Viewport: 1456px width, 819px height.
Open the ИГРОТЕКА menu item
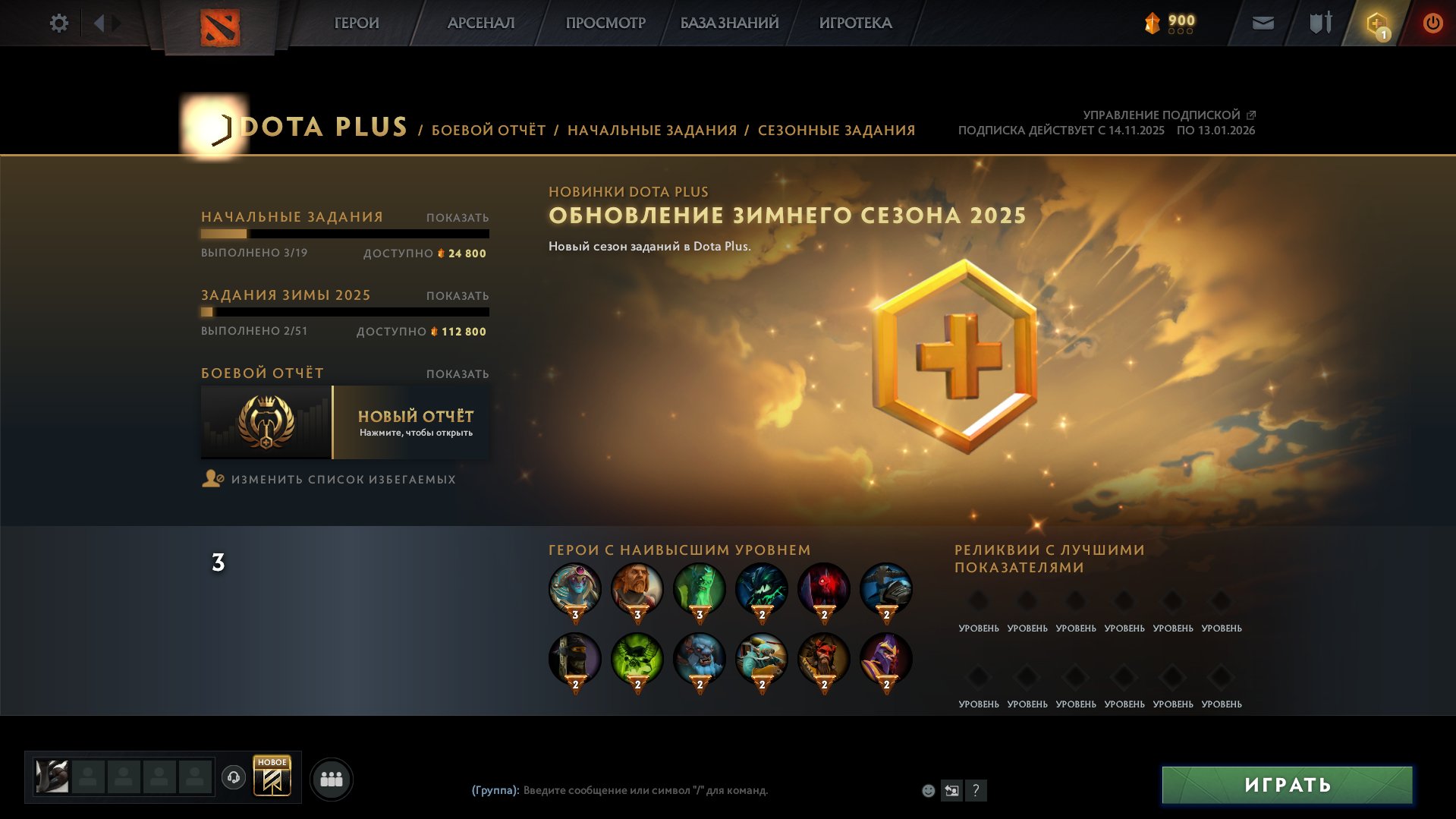point(856,23)
